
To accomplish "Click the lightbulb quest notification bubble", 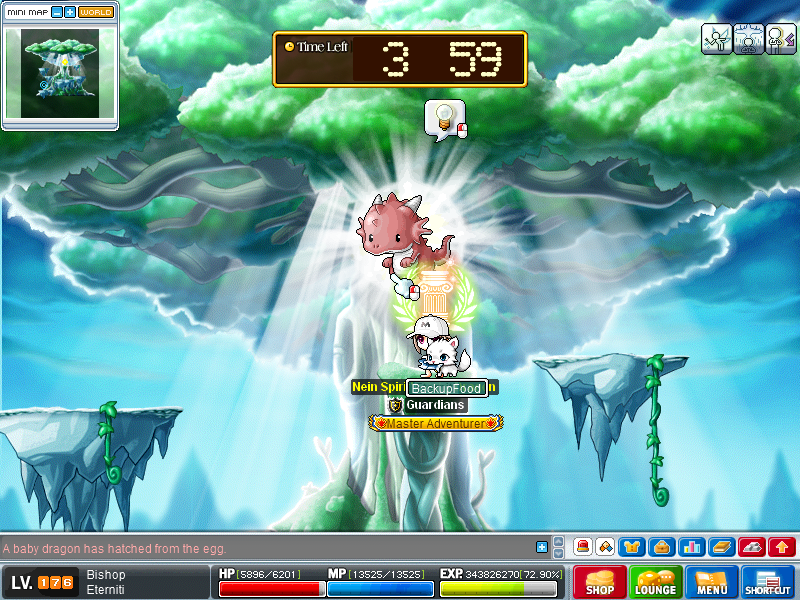I will pyautogui.click(x=440, y=118).
